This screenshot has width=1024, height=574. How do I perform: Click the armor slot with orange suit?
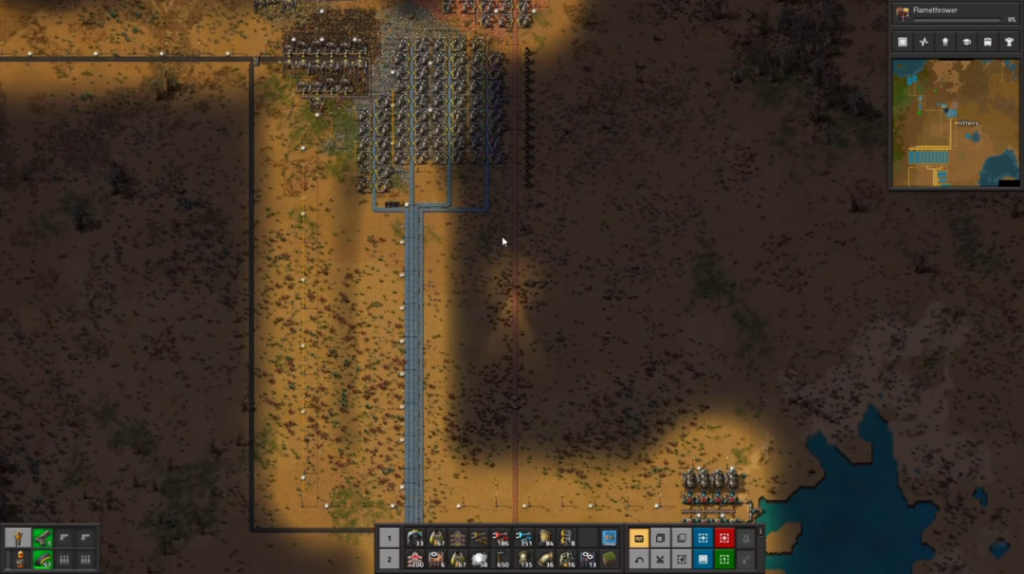click(18, 559)
